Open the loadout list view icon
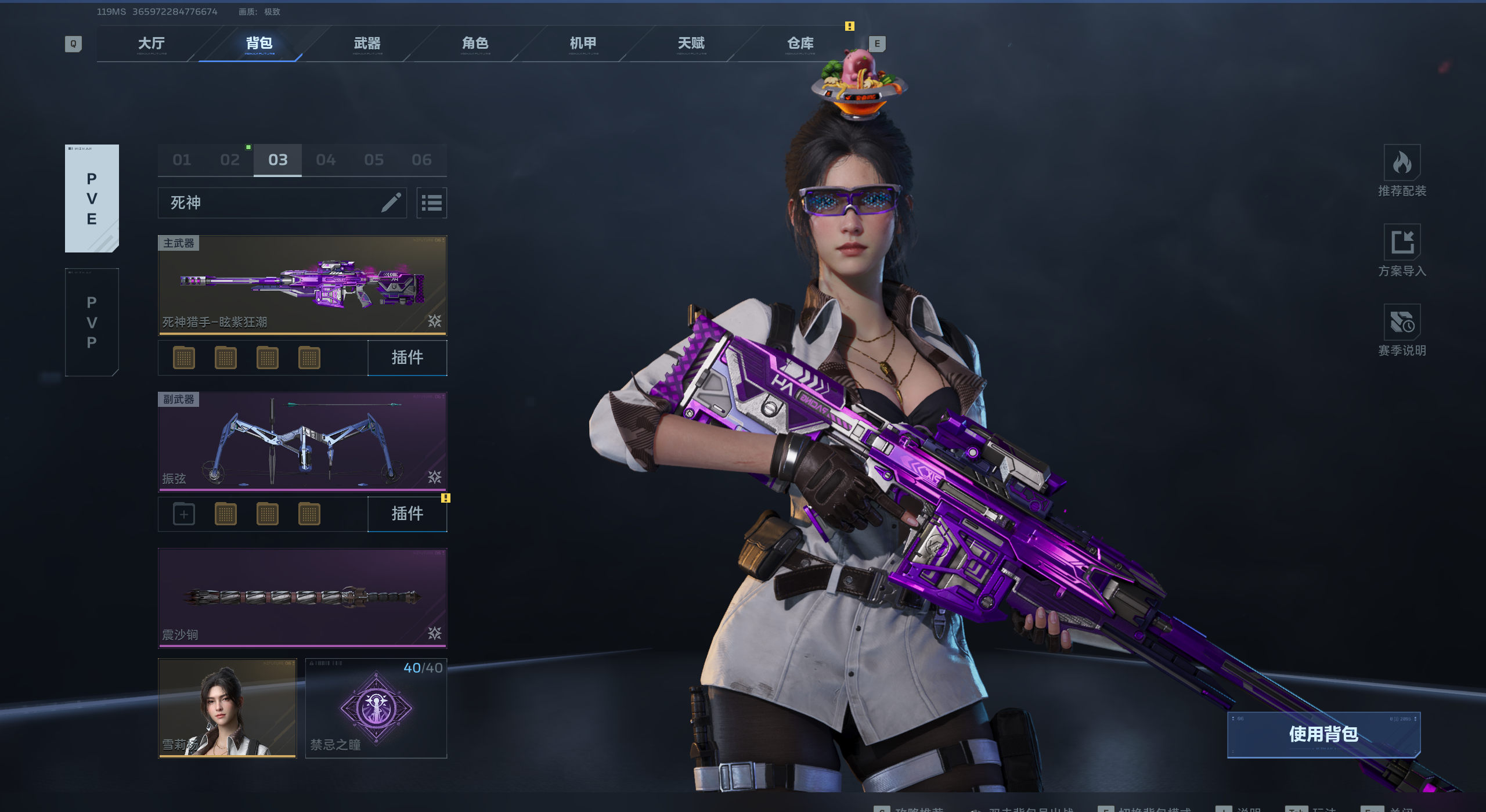Screen dimensions: 1486x812 (431, 203)
